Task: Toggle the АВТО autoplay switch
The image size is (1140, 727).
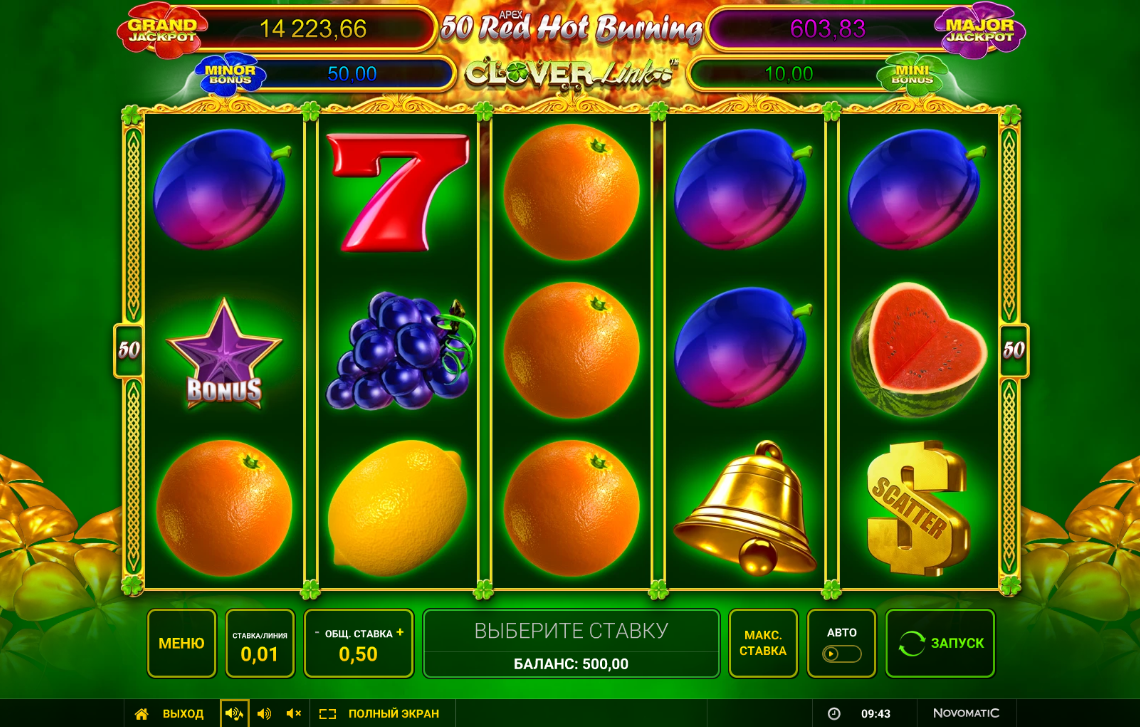Action: 842,653
